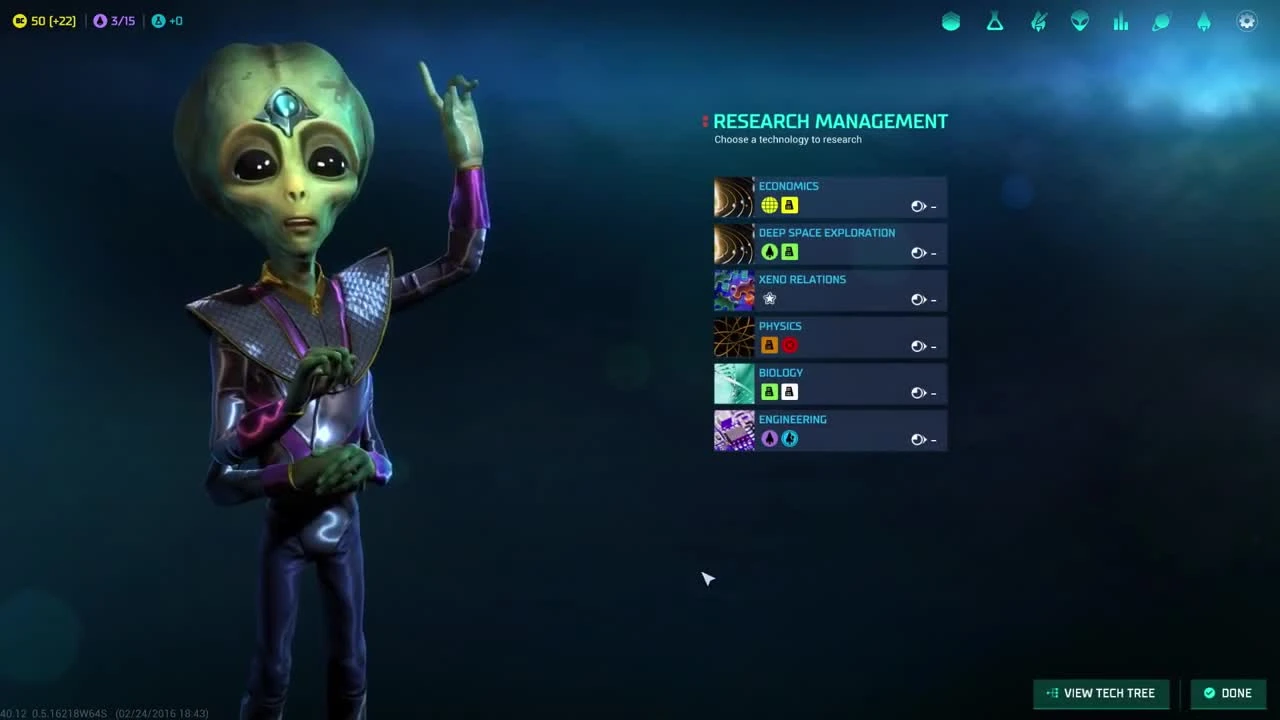Select the ship design icon in the top bar
The width and height of the screenshot is (1280, 720).
coord(1038,21)
